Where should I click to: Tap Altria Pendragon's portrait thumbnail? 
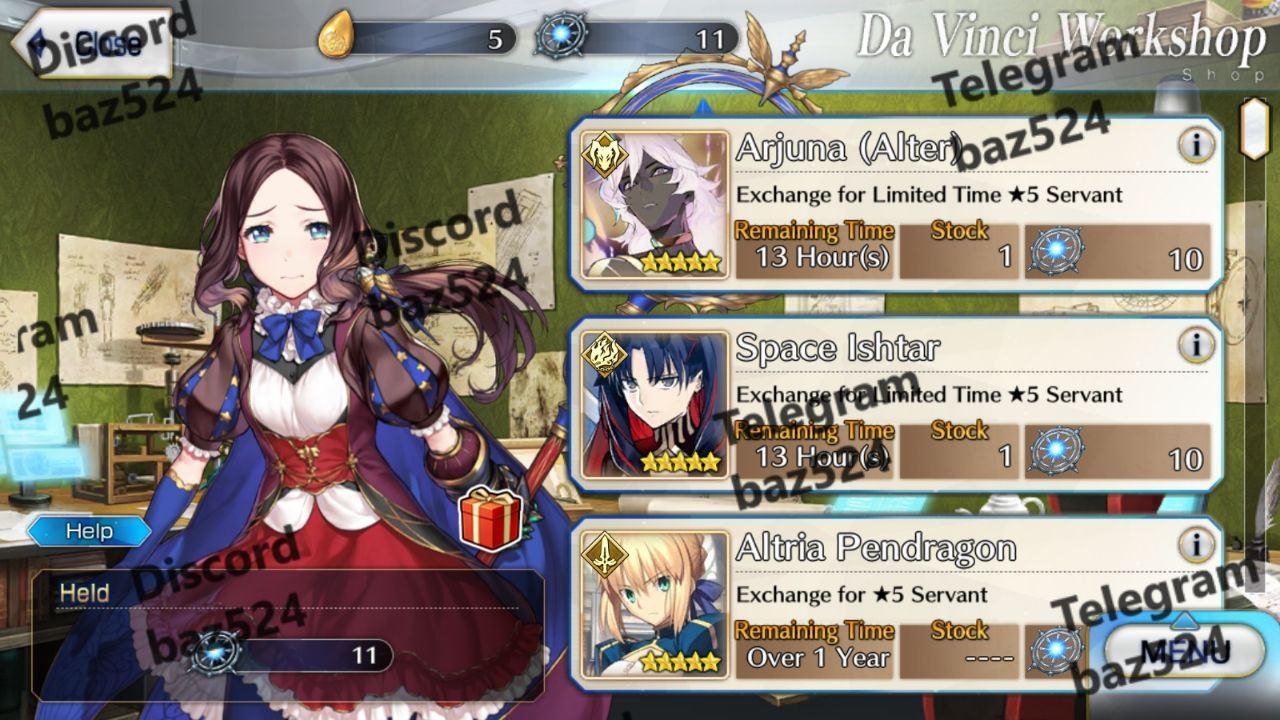655,603
